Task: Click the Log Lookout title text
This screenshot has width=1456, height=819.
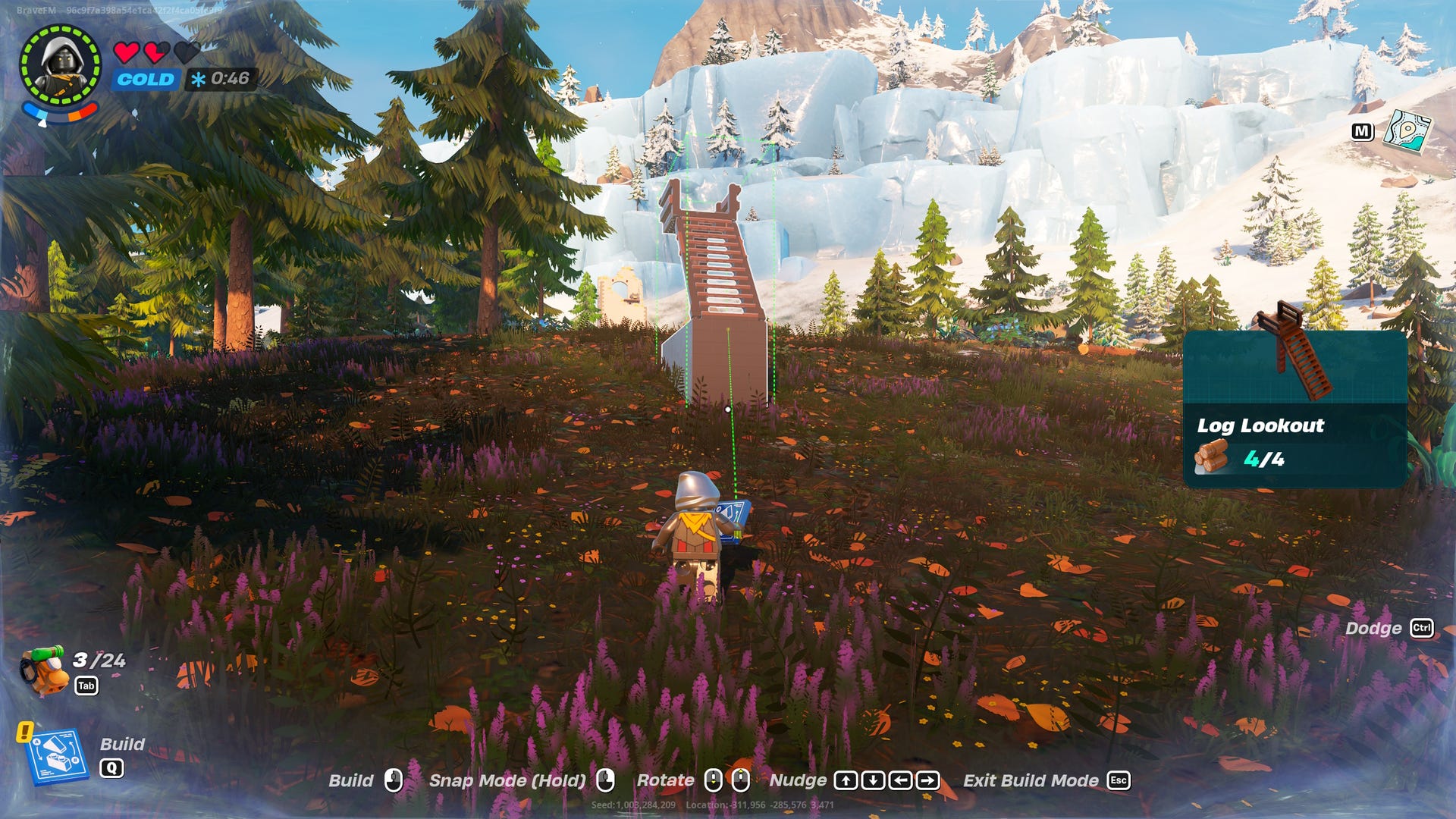Action: tap(1260, 425)
